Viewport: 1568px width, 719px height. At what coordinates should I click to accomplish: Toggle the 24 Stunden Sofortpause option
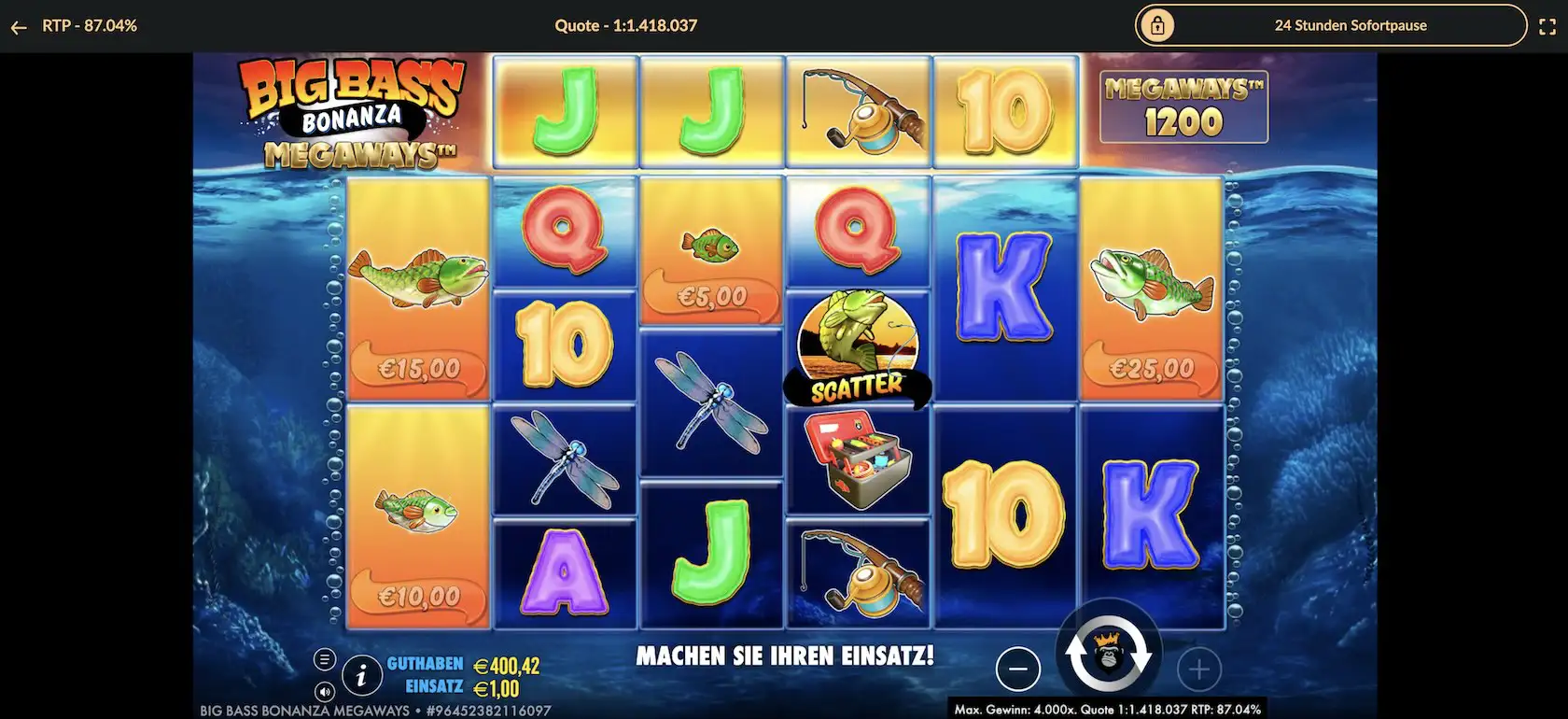tap(1351, 25)
